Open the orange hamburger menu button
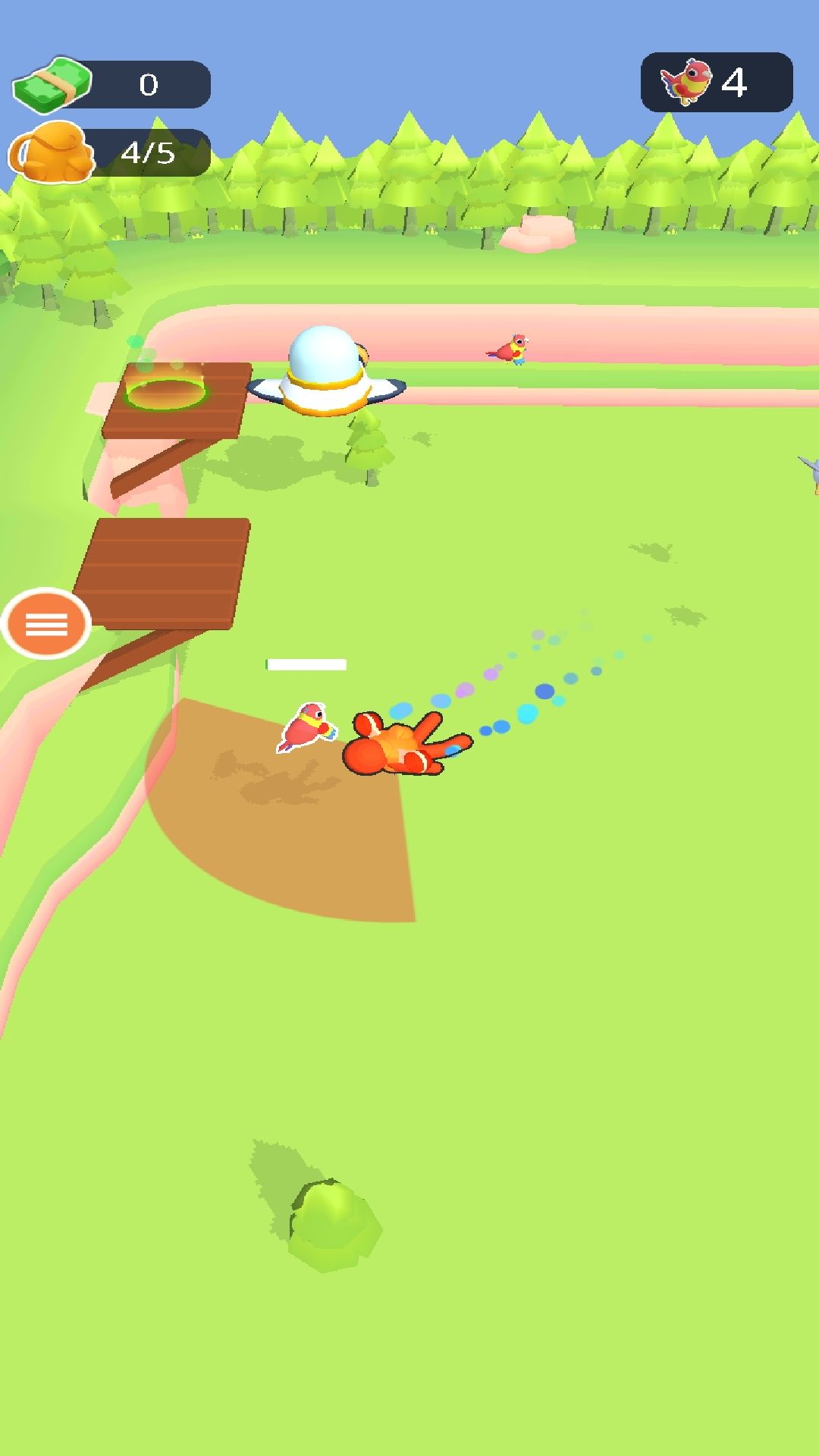 tap(46, 624)
